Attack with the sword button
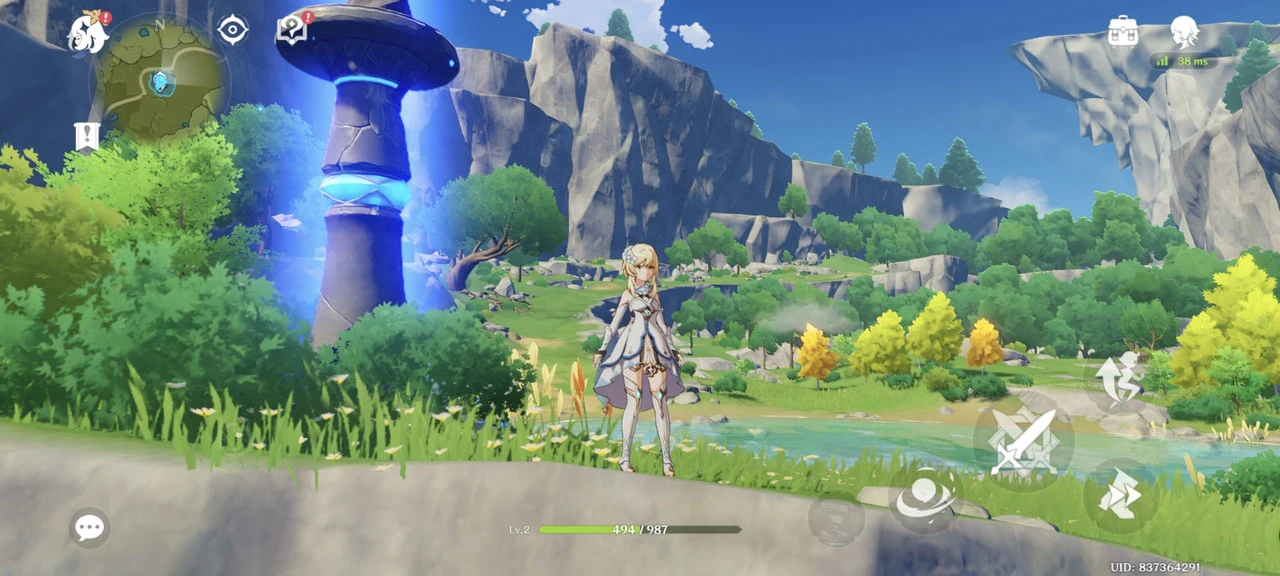The height and width of the screenshot is (576, 1280). coord(1023,441)
